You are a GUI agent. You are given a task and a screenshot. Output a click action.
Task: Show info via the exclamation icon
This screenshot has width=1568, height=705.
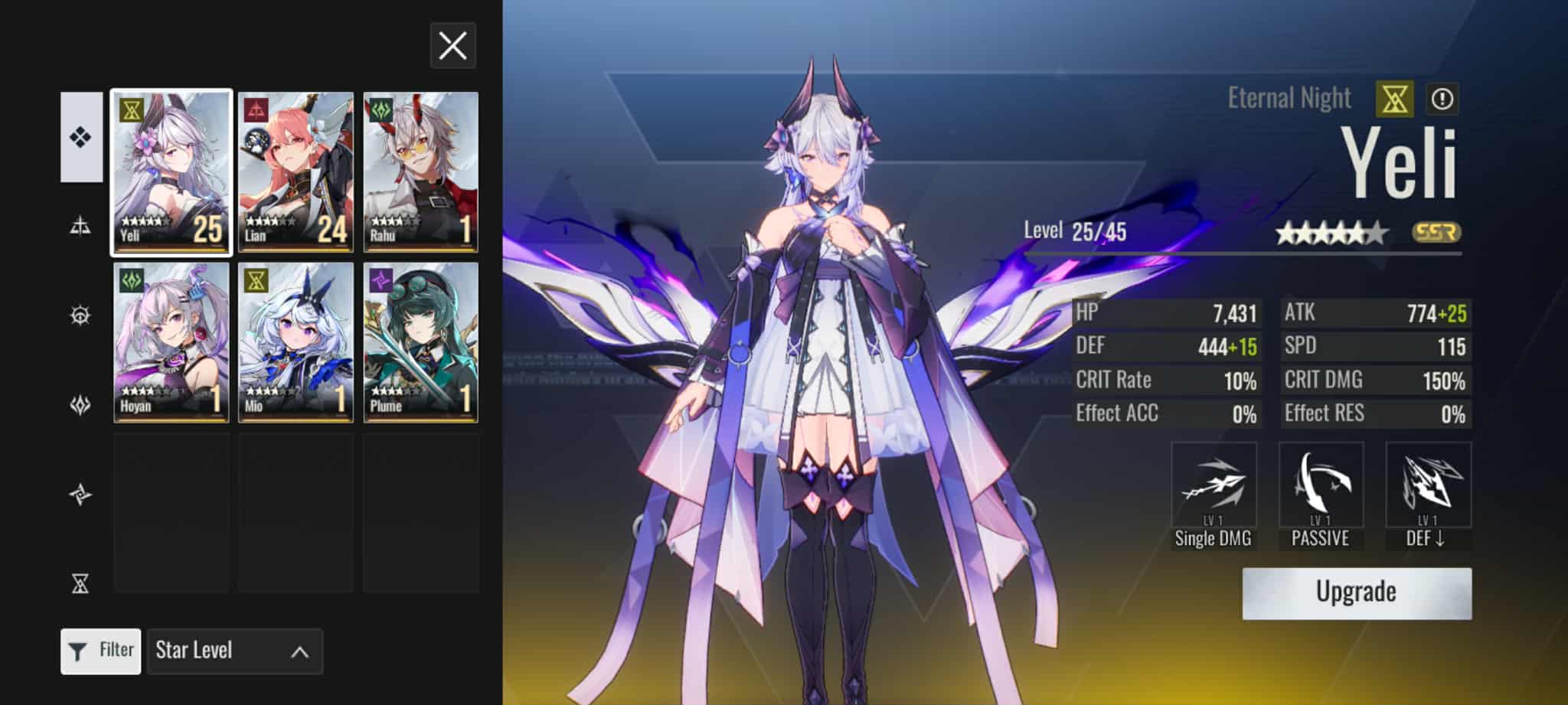click(1442, 99)
